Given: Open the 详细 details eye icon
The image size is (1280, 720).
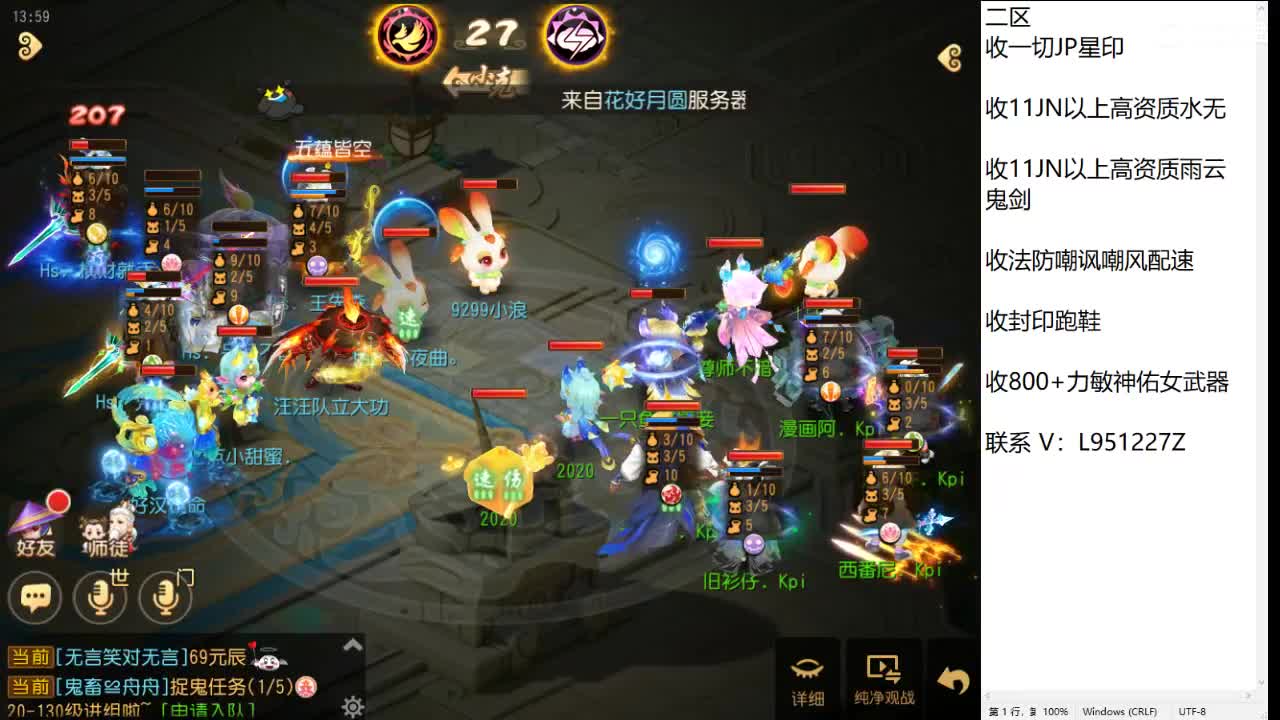Looking at the screenshot, I should tap(807, 678).
